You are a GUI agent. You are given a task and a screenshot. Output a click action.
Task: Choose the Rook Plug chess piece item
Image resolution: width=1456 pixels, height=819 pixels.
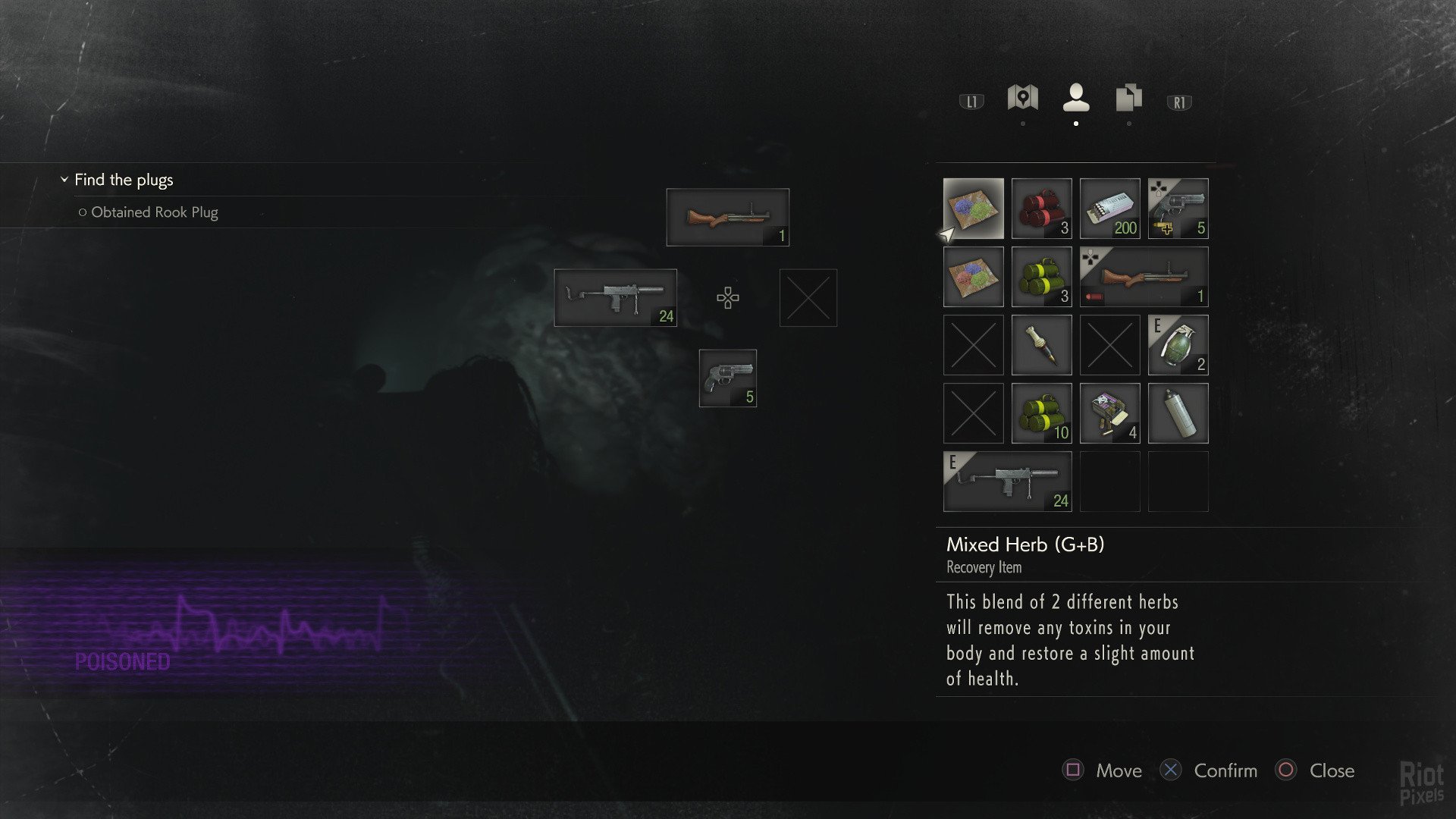tap(1041, 345)
